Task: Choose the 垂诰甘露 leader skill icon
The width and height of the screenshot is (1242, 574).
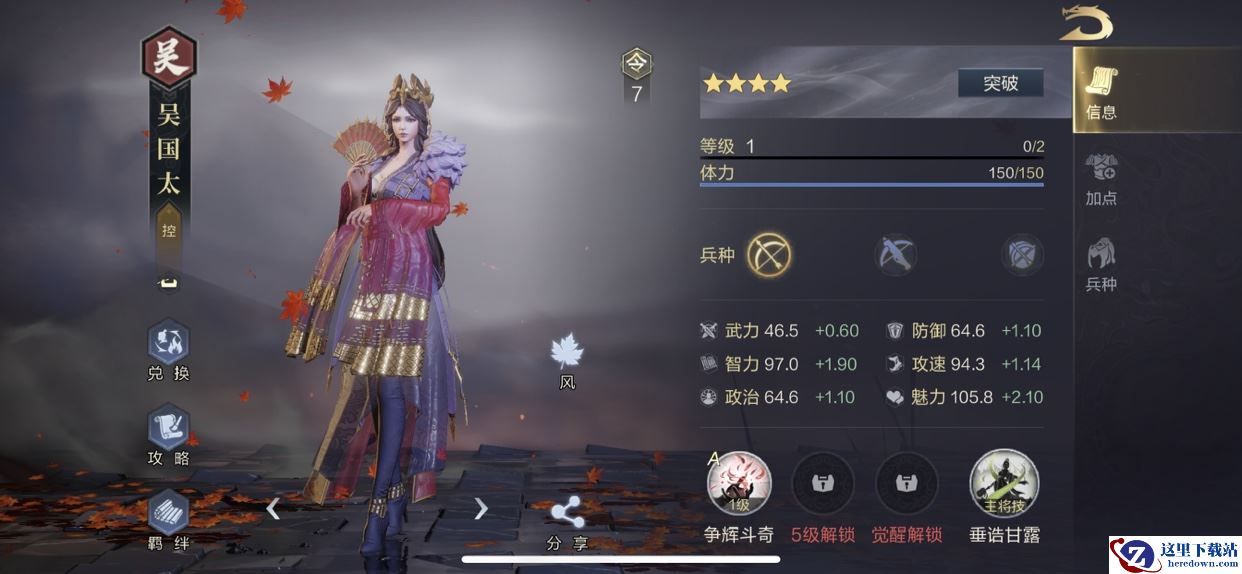Action: (x=1004, y=485)
